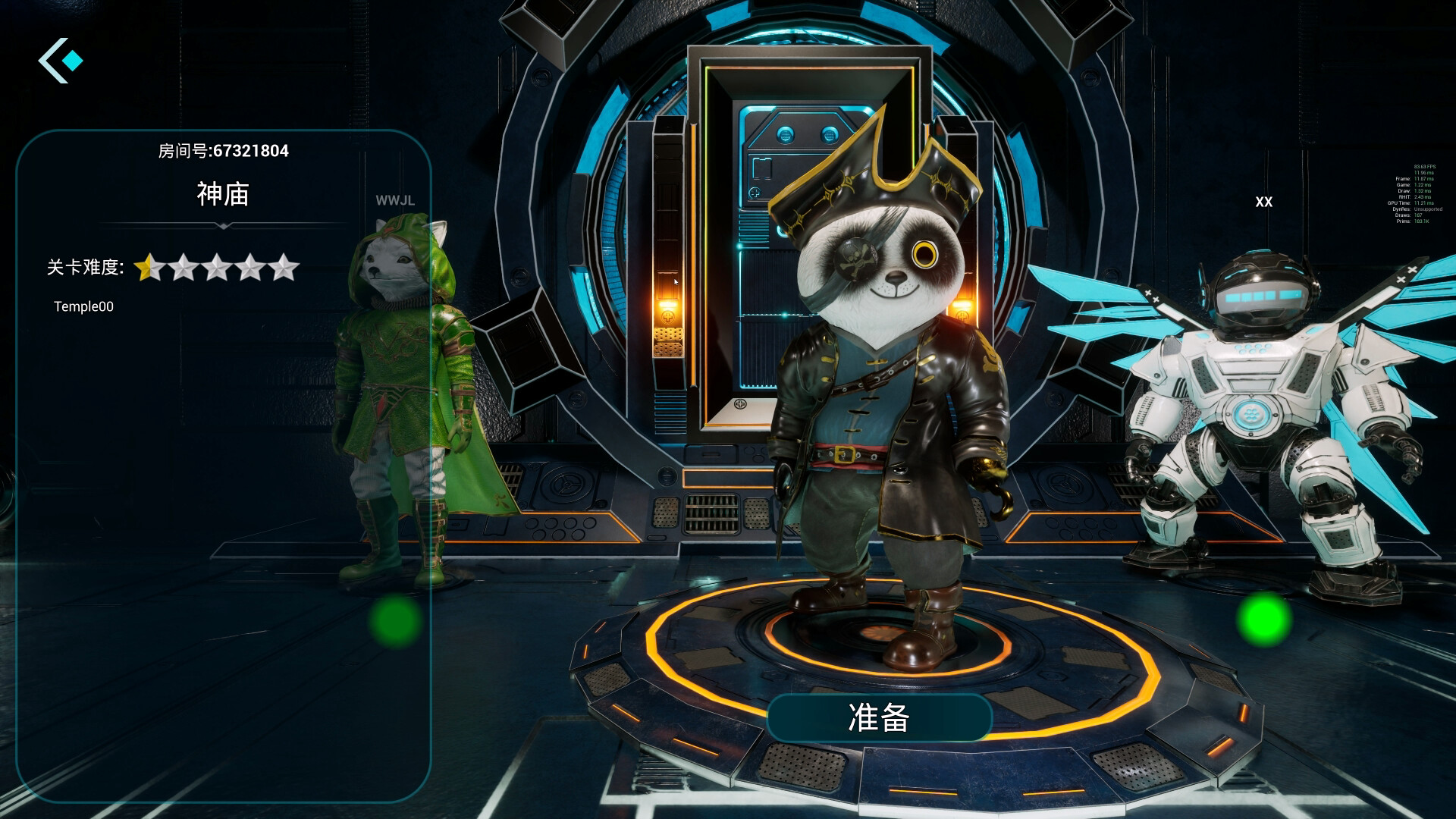Select the first filled star in 关卡难度

tap(149, 267)
